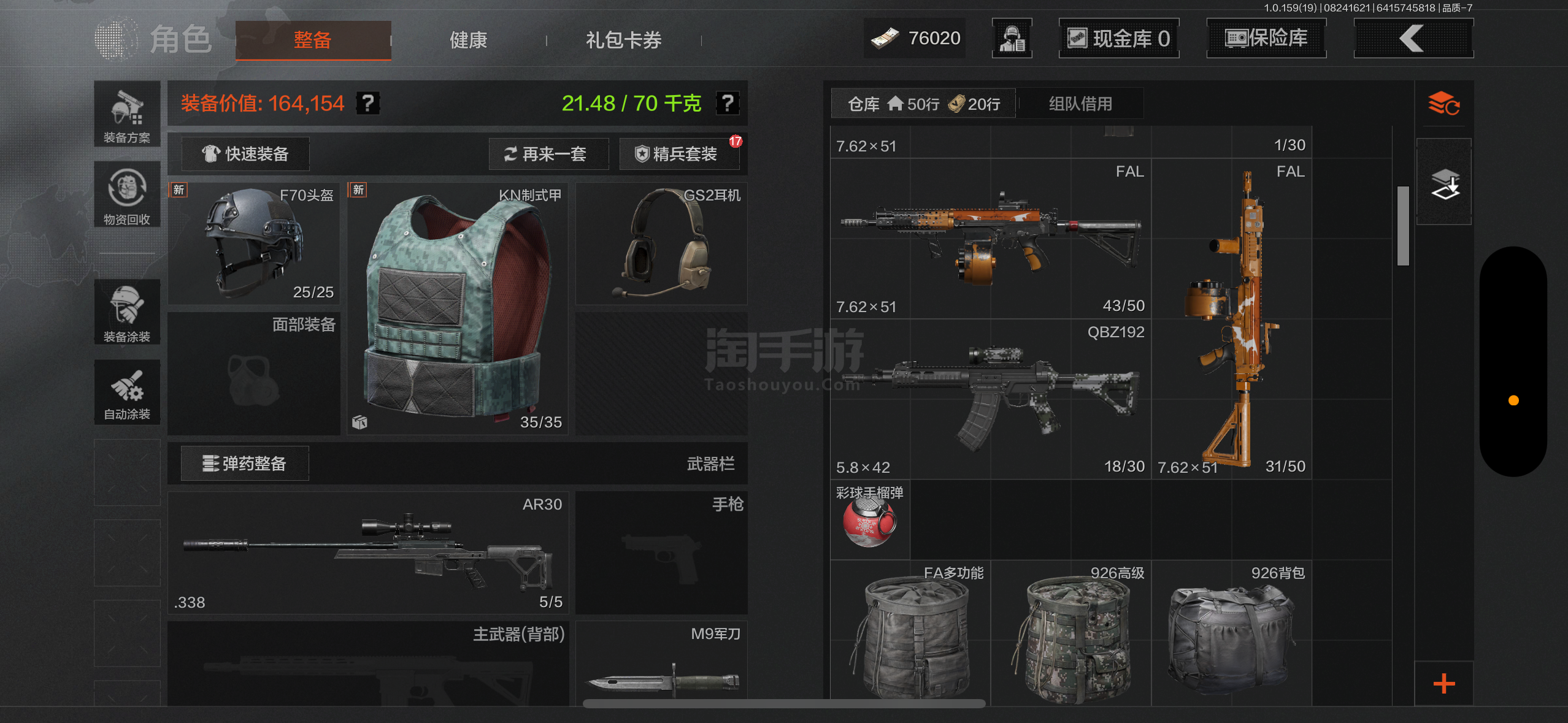Select the QBZ192 rifle in storage
Image resolution: width=1568 pixels, height=723 pixels.
[x=990, y=399]
